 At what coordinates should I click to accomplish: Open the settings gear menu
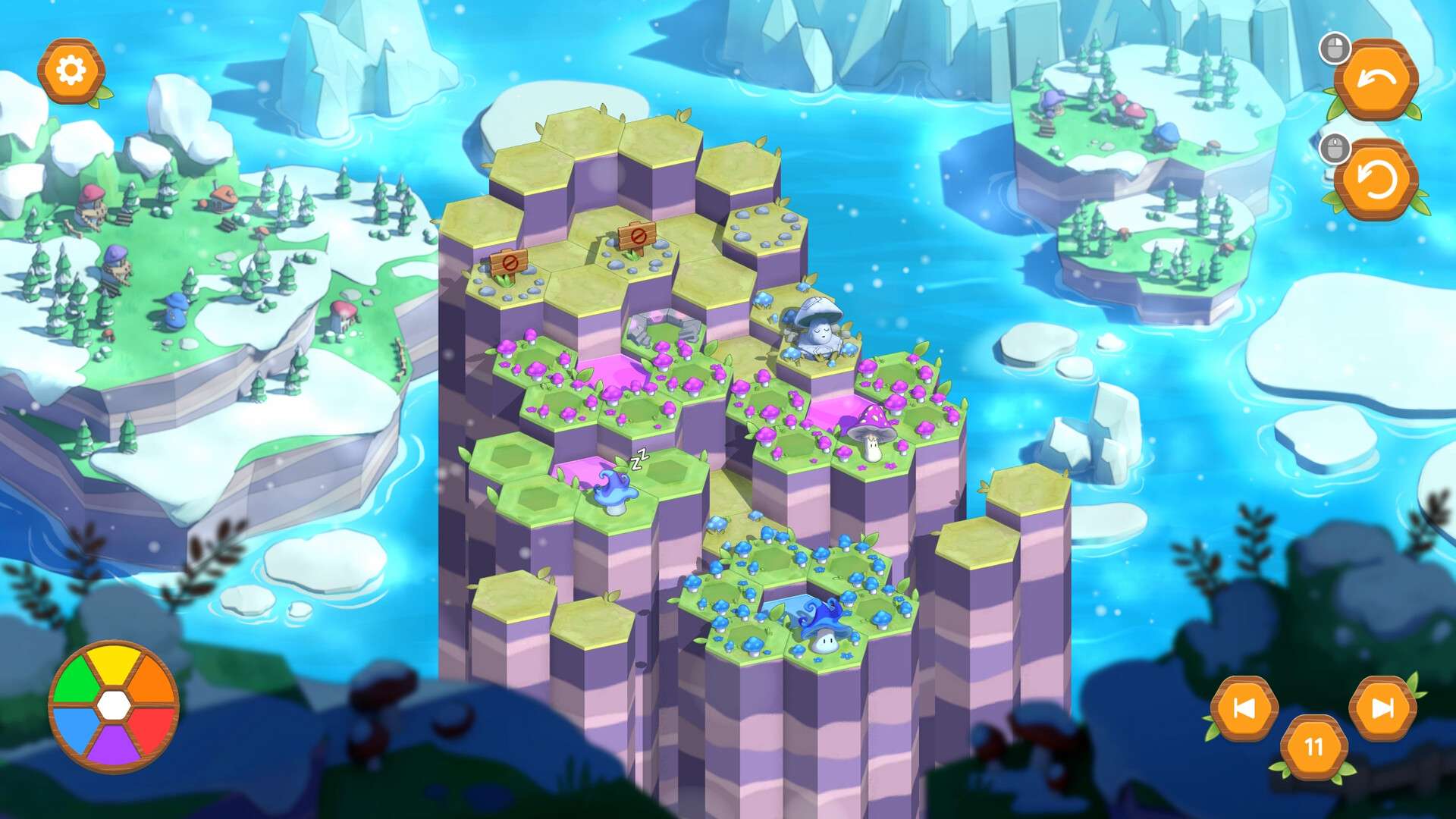click(x=71, y=71)
